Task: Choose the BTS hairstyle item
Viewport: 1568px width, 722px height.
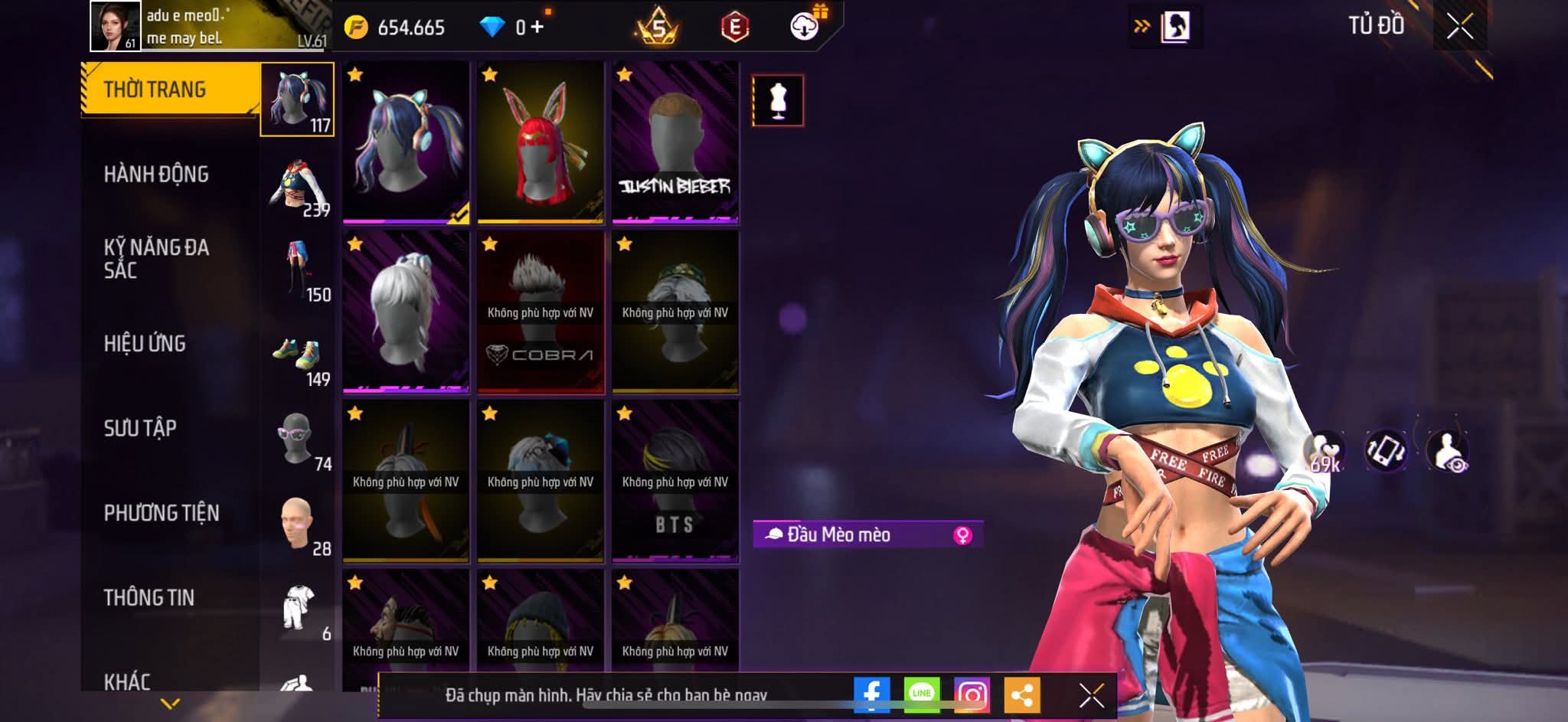Action: (x=675, y=481)
